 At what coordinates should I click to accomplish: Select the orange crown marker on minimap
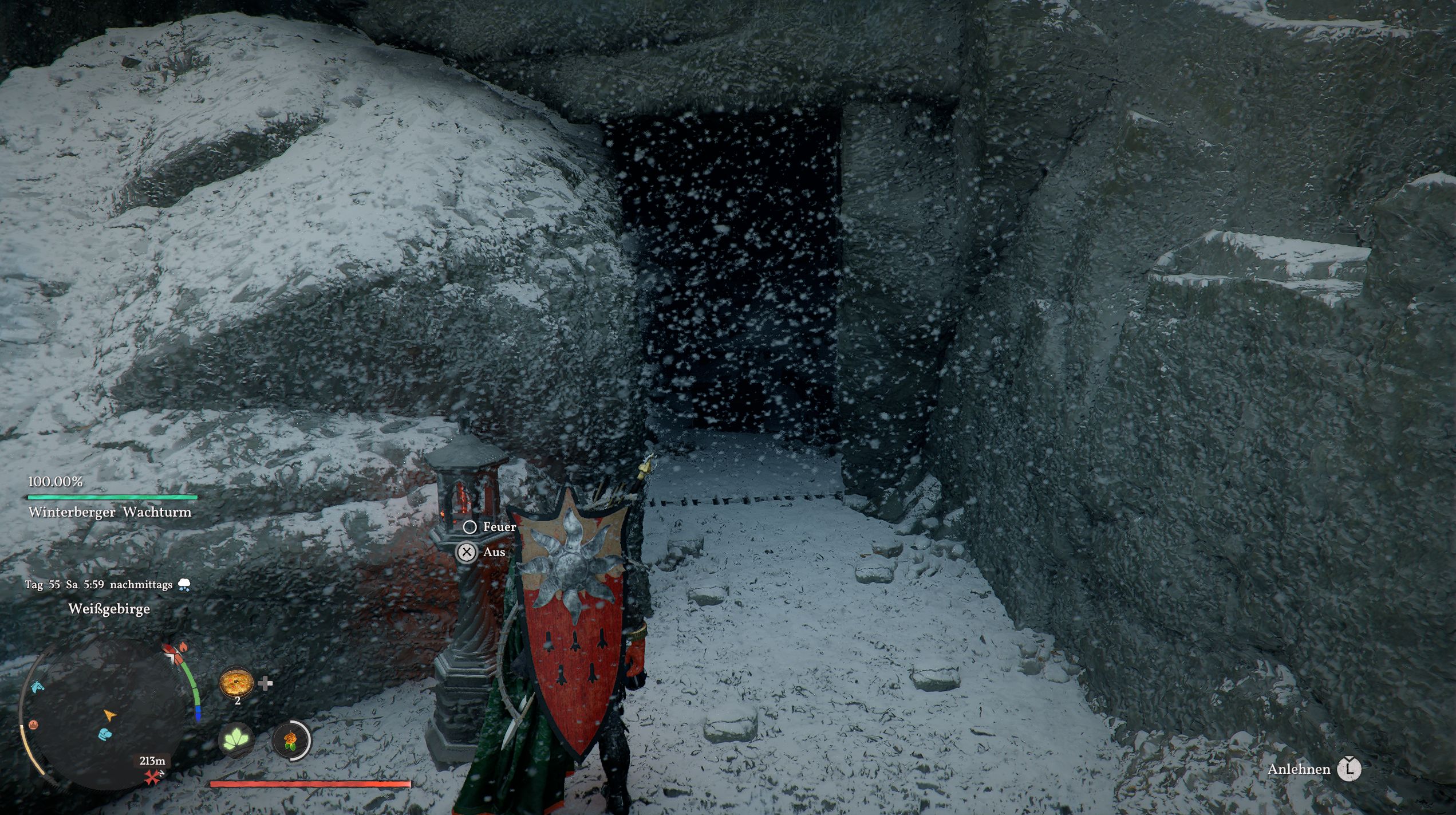[33, 725]
